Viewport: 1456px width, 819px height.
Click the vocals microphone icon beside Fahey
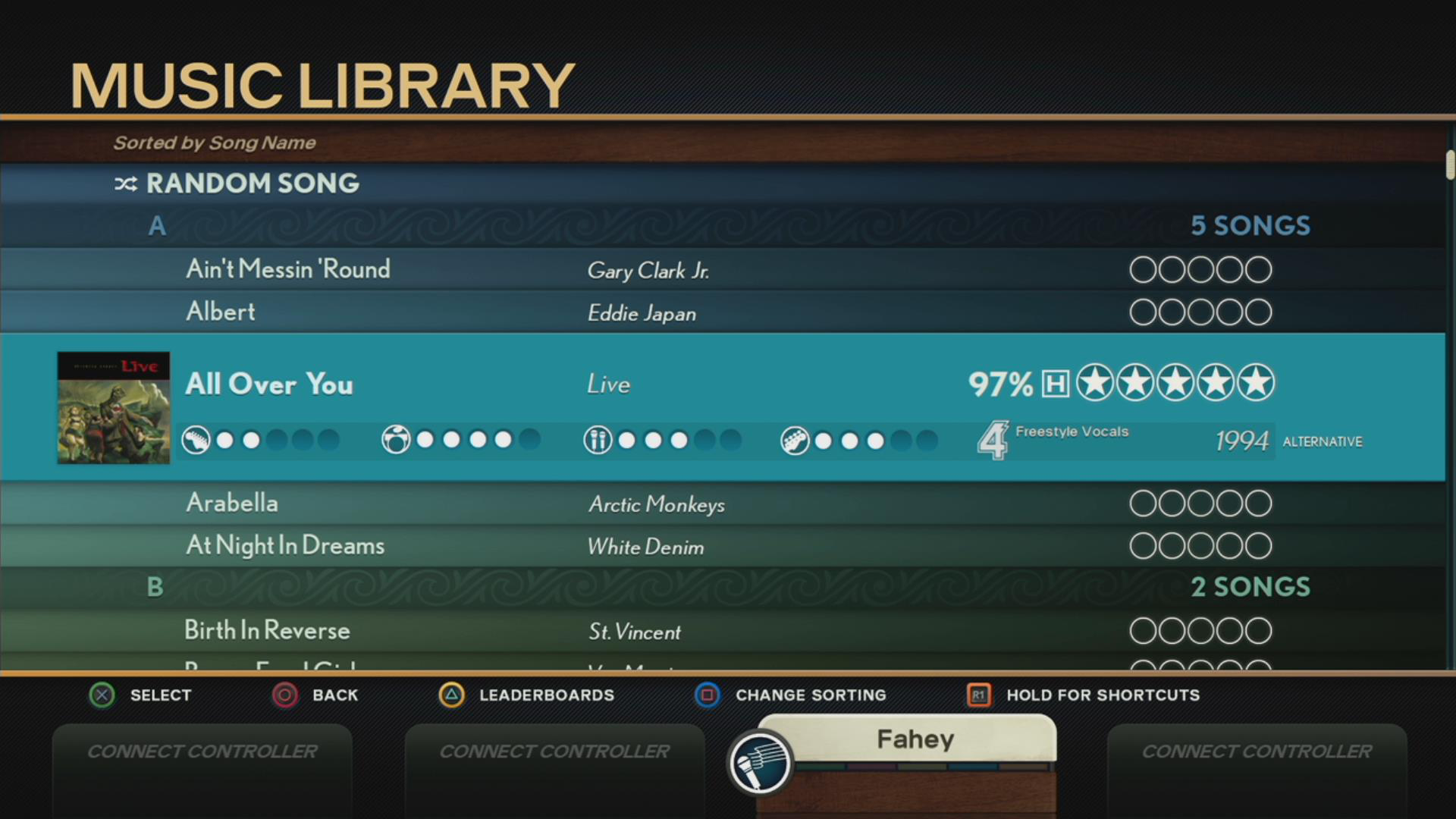(760, 763)
